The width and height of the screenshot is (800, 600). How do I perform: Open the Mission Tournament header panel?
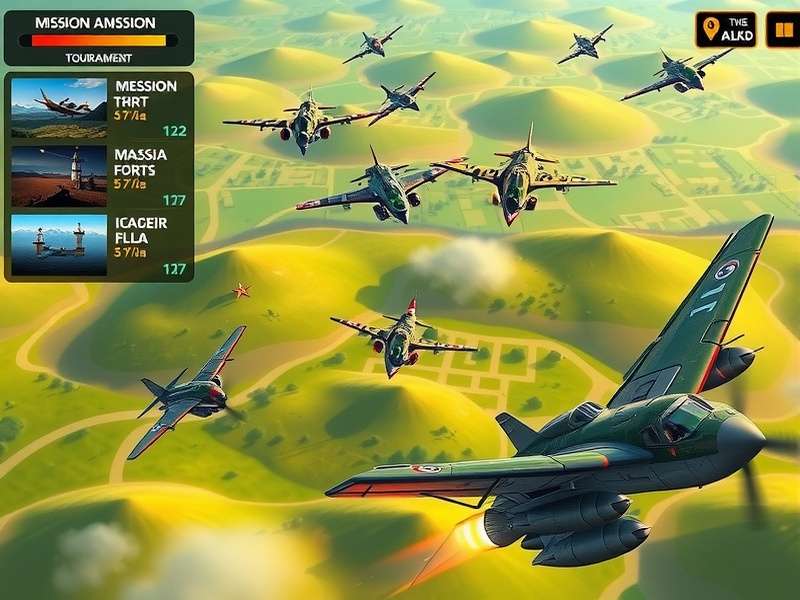[99, 38]
